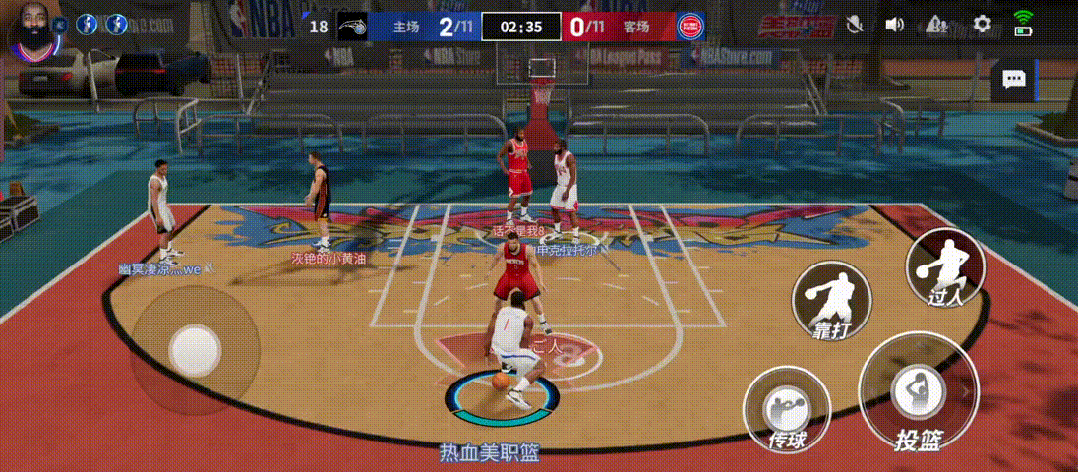Screen dimensions: 1078x472
Task: Open the gear settings menu
Action: [x=982, y=24]
